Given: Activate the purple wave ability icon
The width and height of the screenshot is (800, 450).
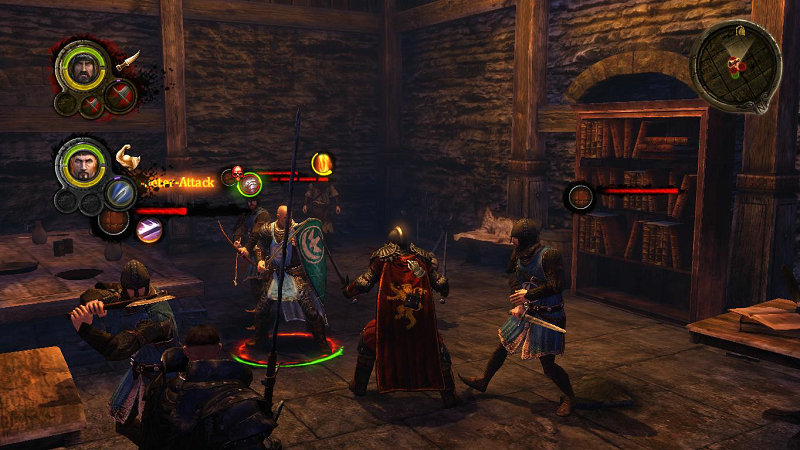Looking at the screenshot, I should (149, 230).
